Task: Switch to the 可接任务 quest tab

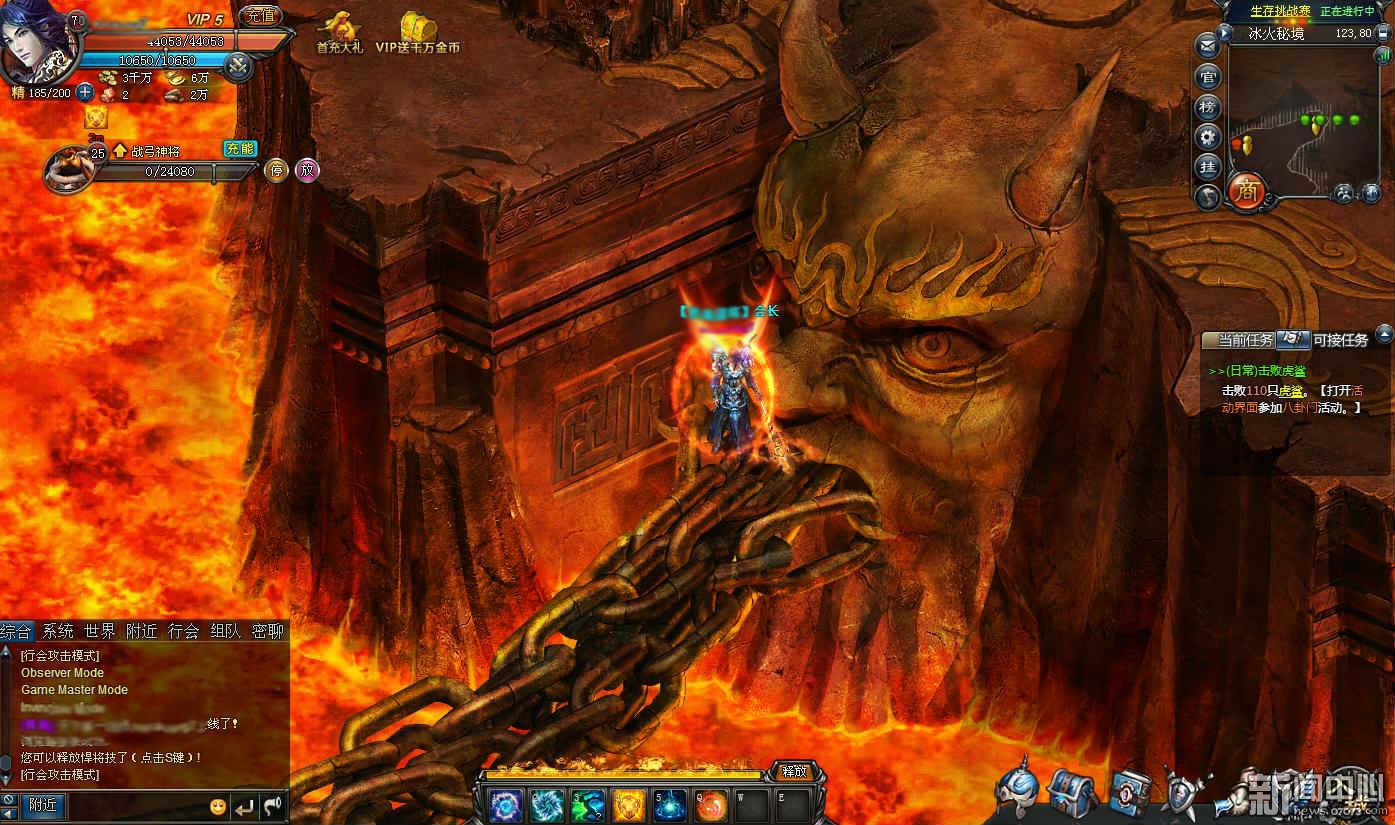Action: pyautogui.click(x=1340, y=340)
